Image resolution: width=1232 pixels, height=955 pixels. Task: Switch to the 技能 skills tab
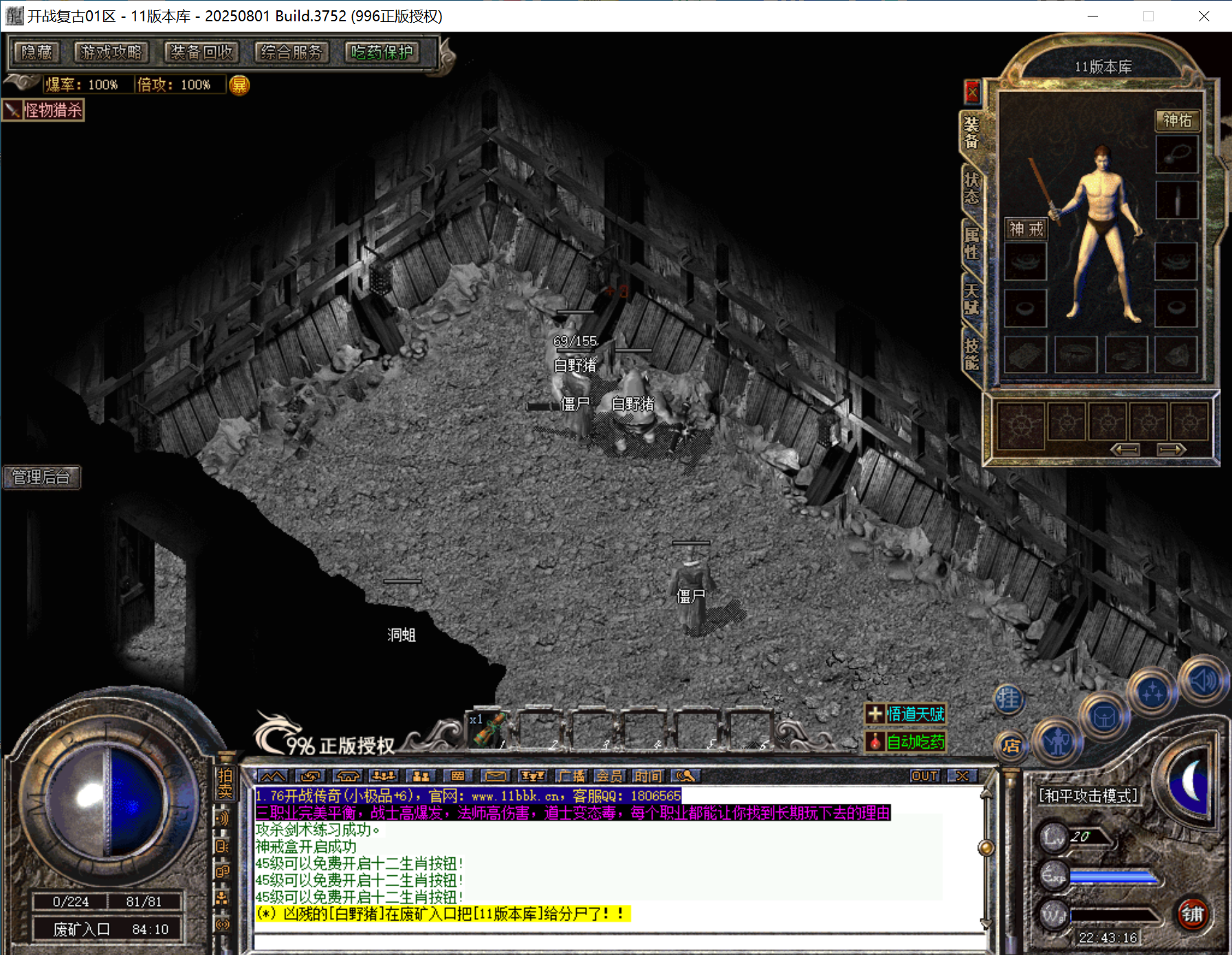click(x=971, y=354)
